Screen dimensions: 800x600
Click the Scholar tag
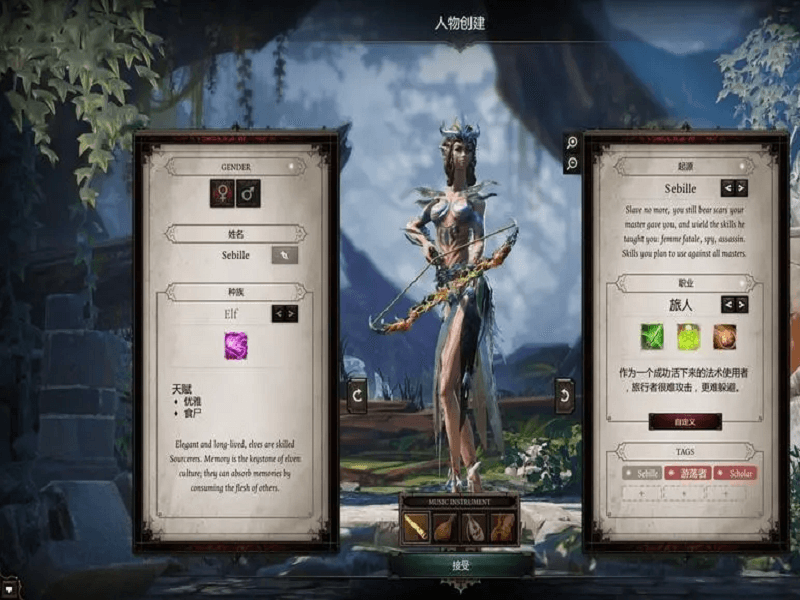736,473
